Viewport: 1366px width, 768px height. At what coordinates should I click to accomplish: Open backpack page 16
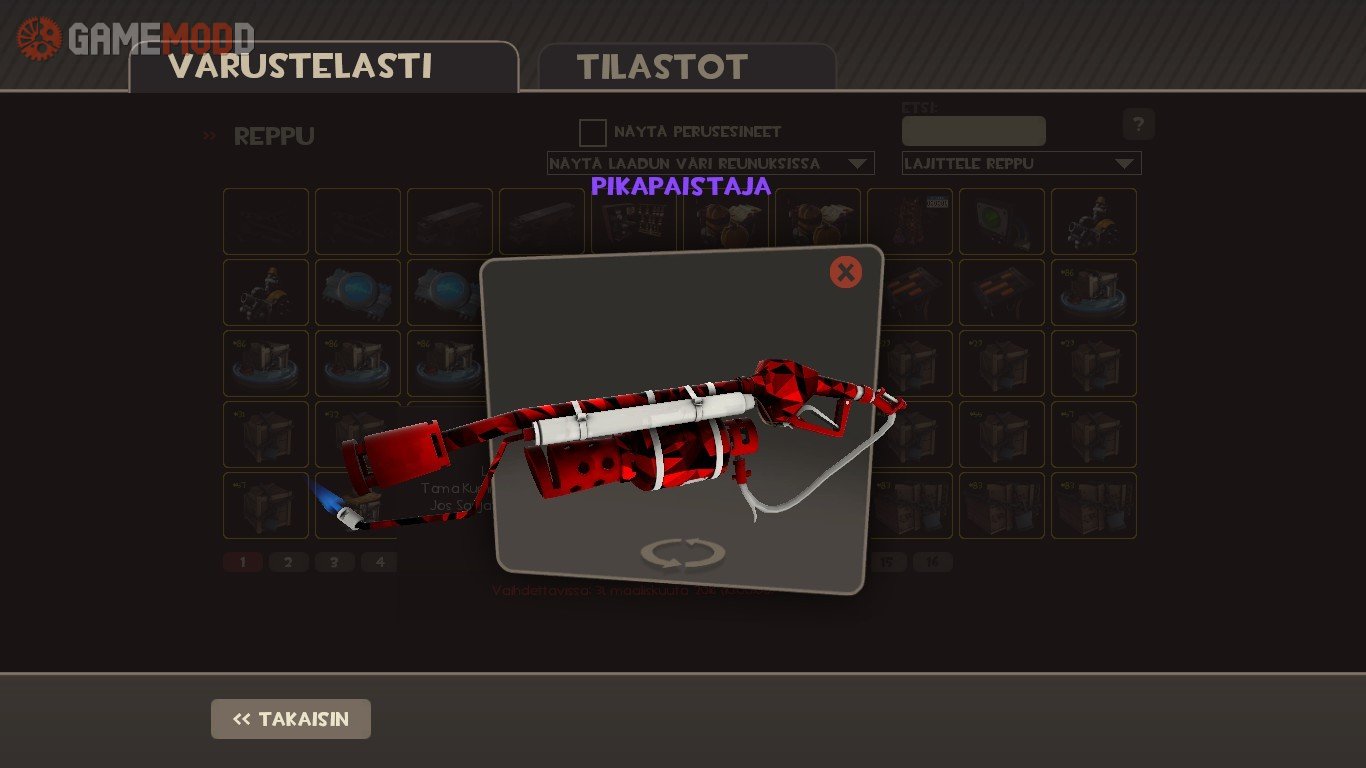pos(932,562)
